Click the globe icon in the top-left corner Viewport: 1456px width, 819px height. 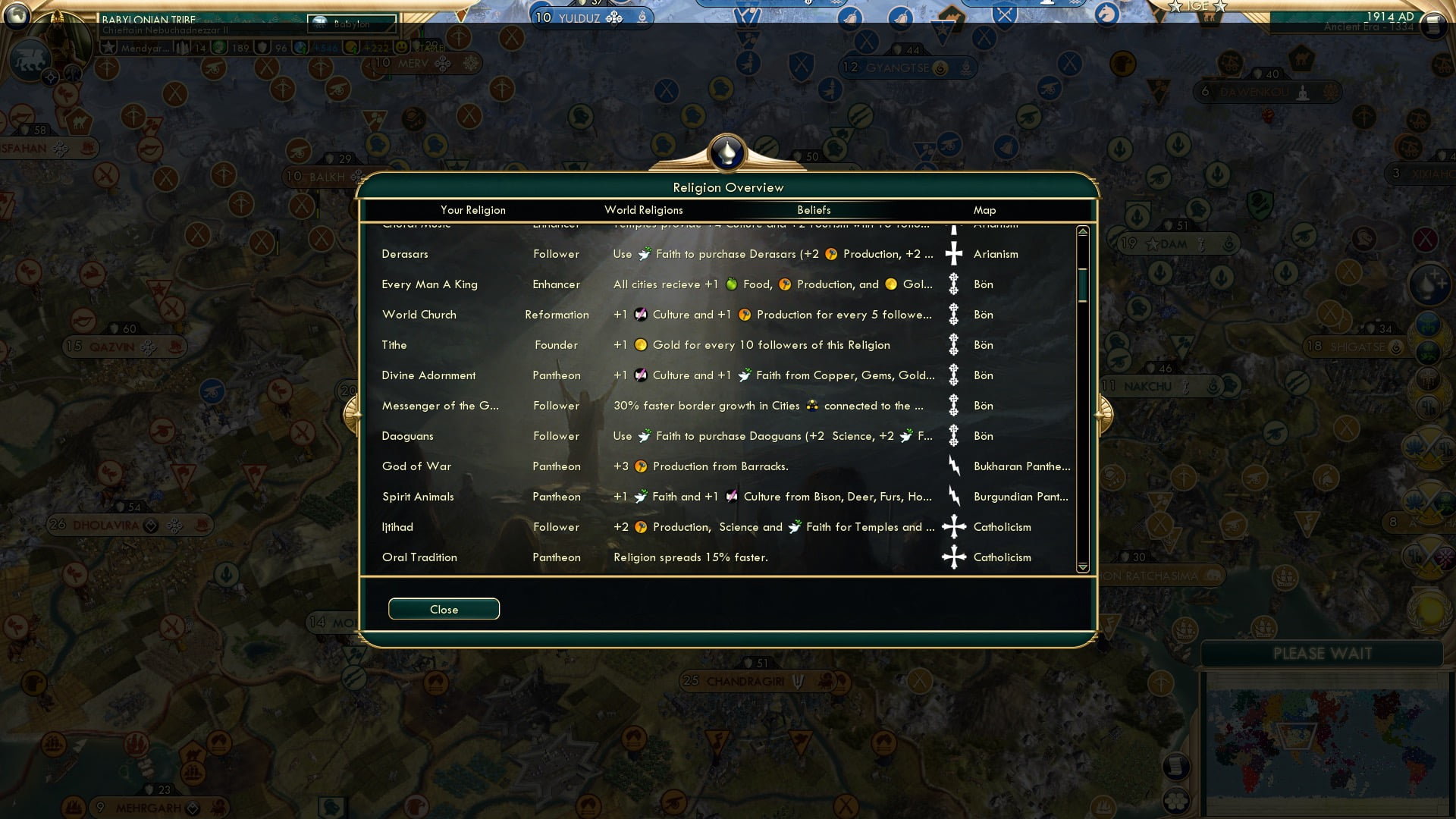[15, 15]
